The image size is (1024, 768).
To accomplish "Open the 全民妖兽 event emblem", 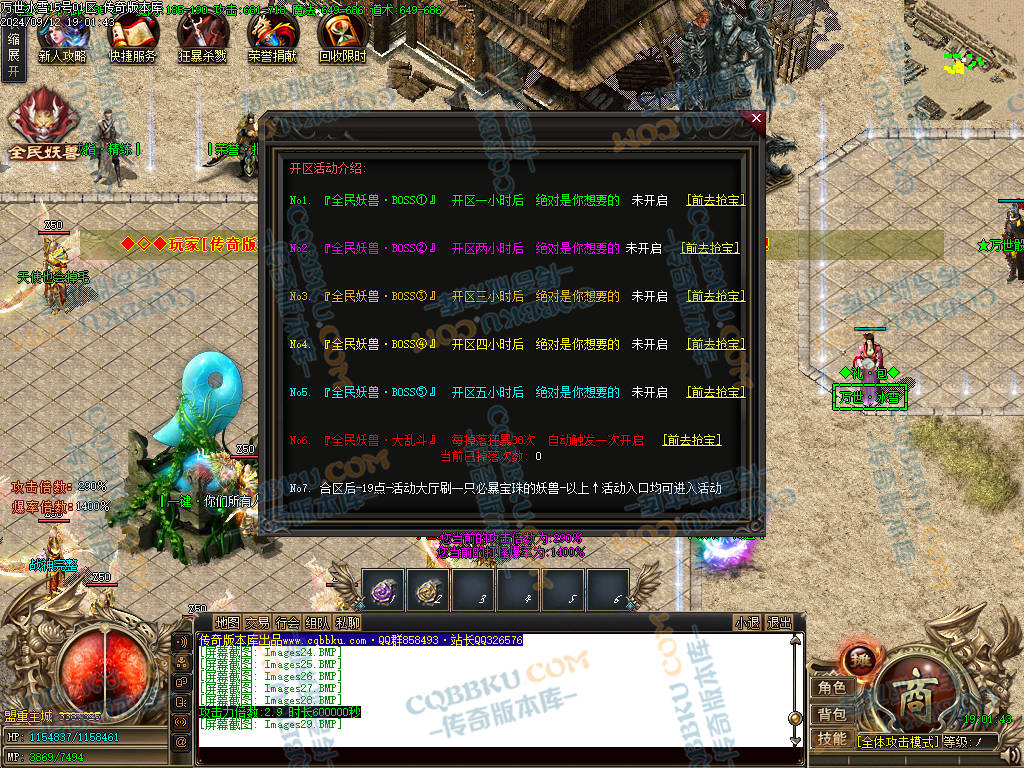I will (x=44, y=124).
